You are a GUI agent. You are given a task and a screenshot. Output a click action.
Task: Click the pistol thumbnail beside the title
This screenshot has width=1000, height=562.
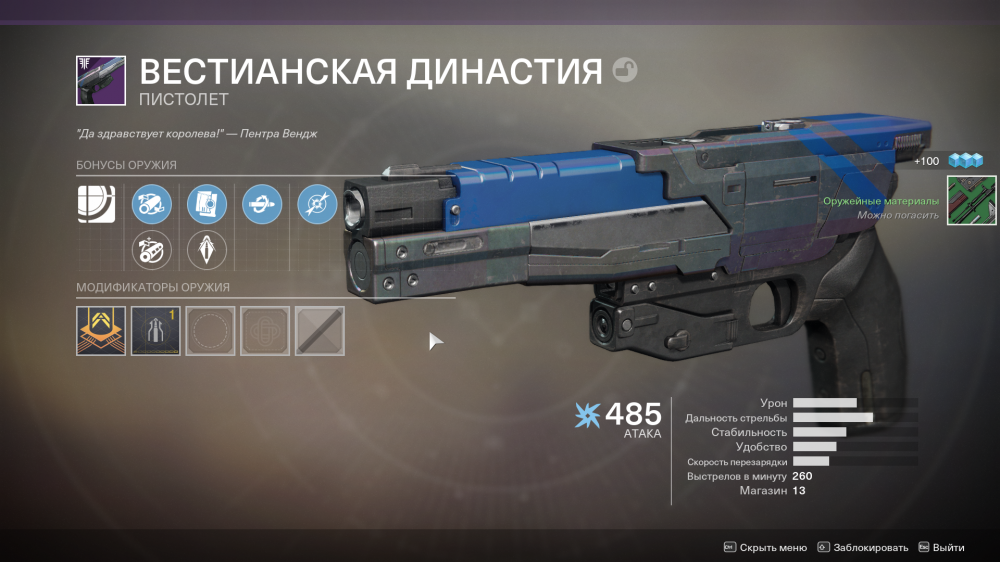pos(101,81)
